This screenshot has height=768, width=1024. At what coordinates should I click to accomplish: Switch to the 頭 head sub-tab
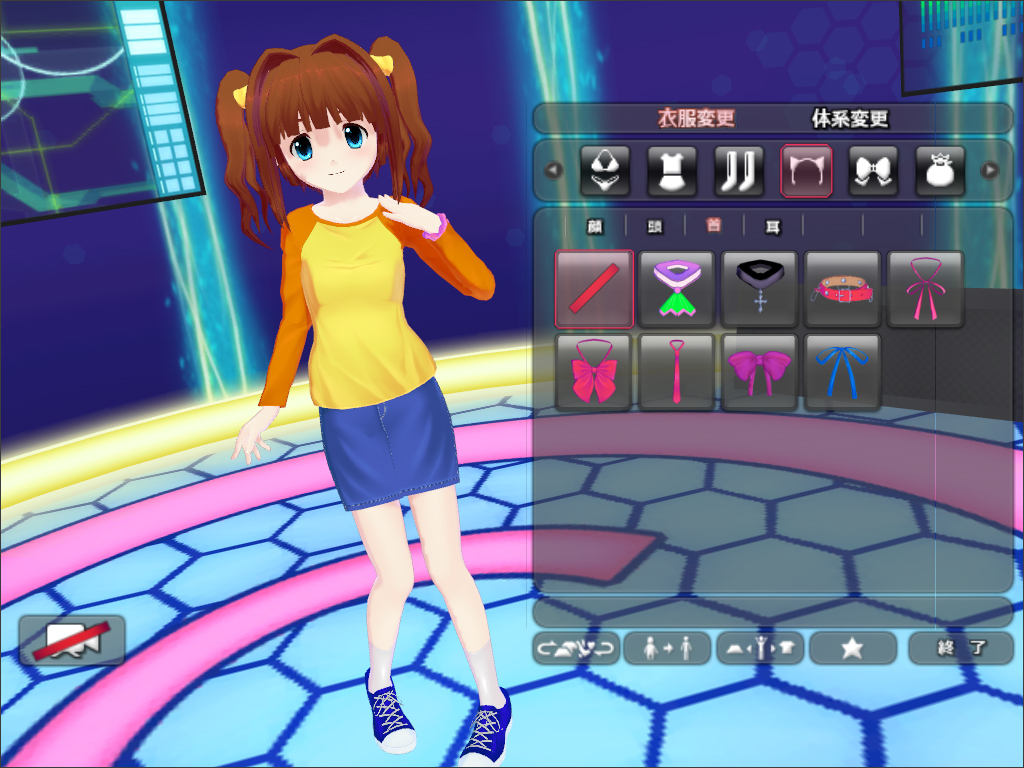[654, 227]
